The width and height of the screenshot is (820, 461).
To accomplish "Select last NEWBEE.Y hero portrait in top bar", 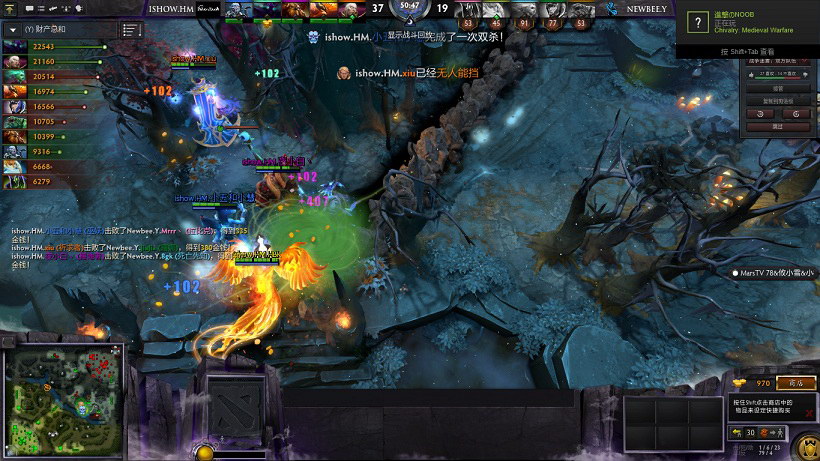I will (580, 10).
